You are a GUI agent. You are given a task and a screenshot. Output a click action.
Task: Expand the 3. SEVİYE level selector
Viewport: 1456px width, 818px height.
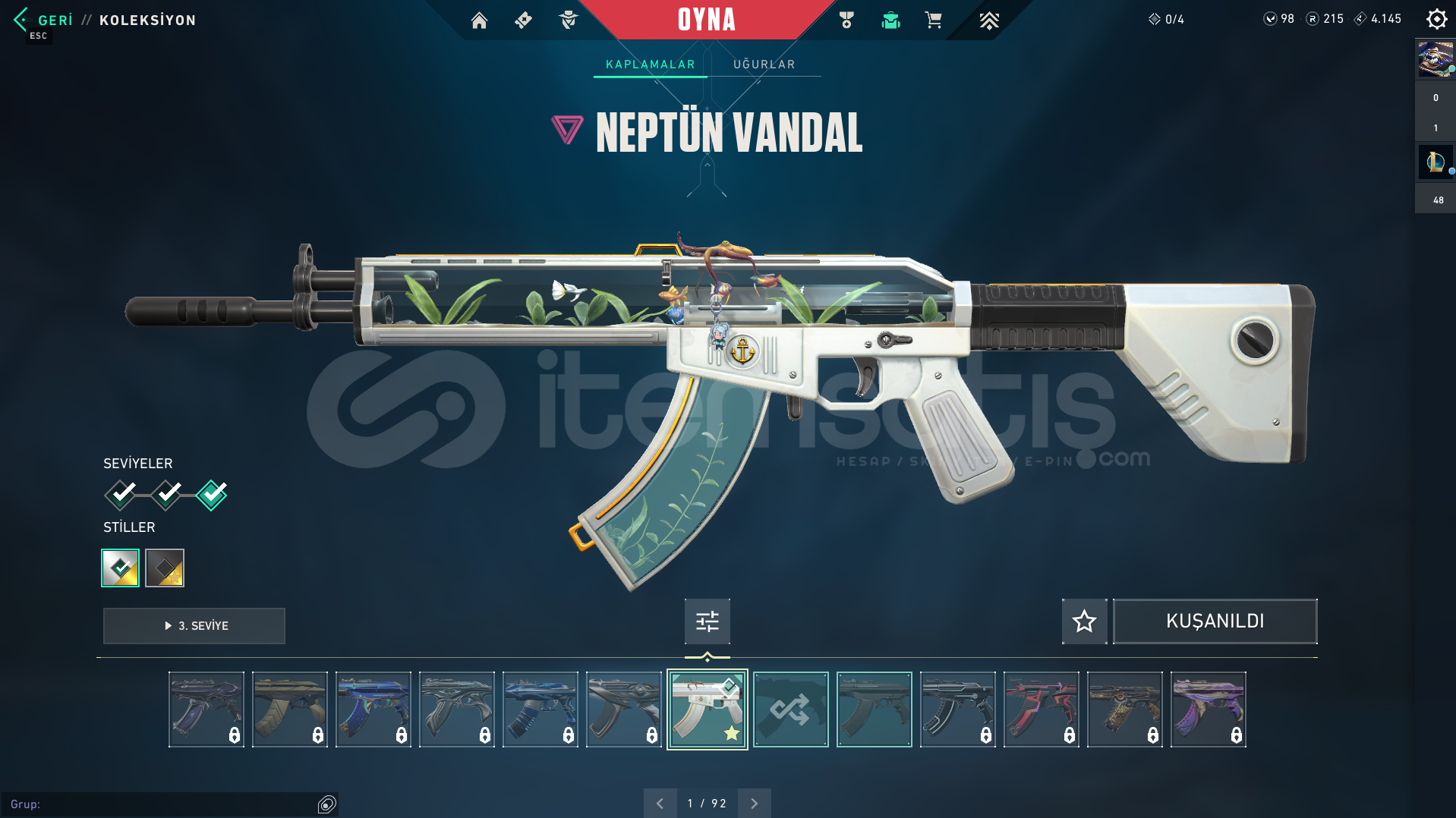(x=194, y=626)
